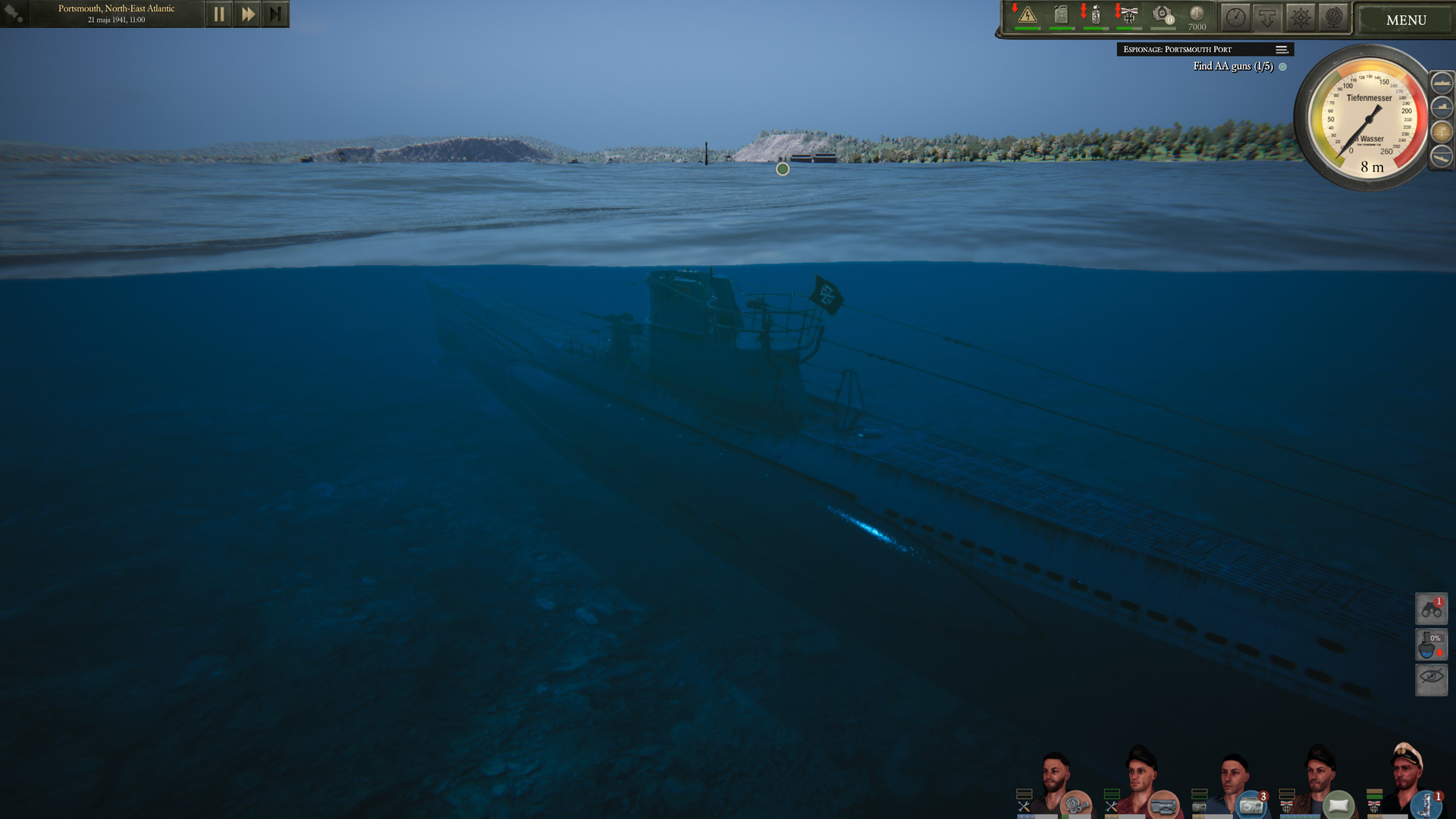Inspect the oxygen cylinder resource icon
The width and height of the screenshot is (1456, 819).
point(1095,15)
